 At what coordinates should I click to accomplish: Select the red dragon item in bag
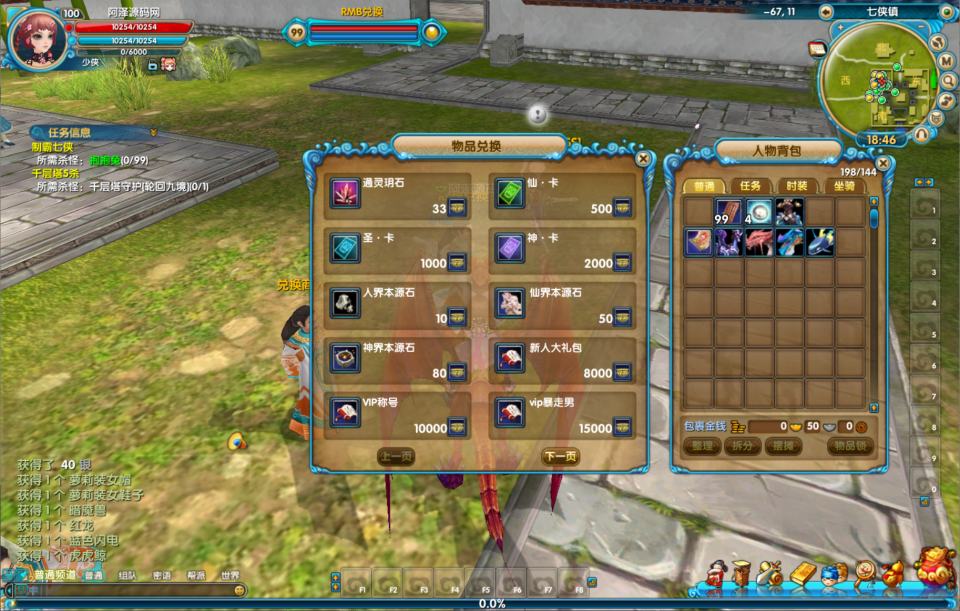[x=759, y=242]
